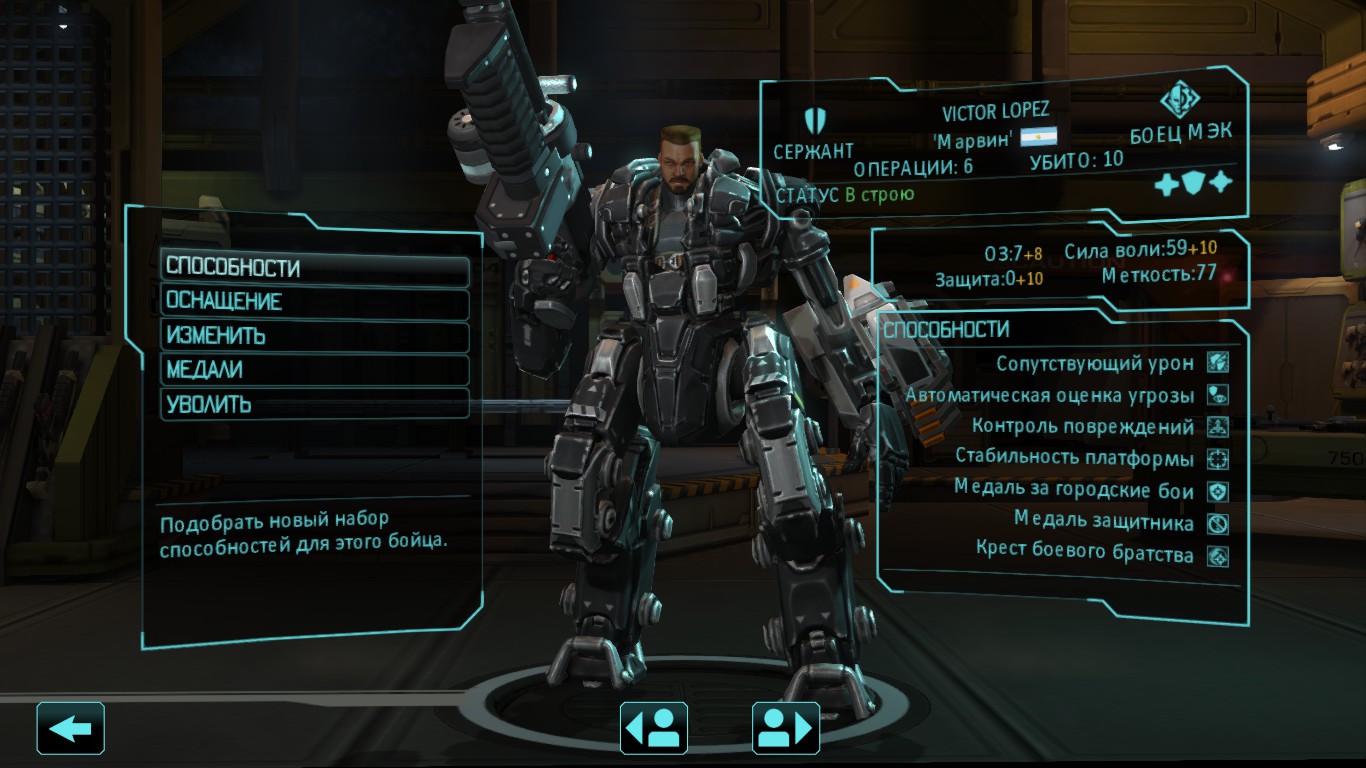Click УВОЛИТЬ to dismiss Victor Lopez
This screenshot has width=1366, height=768.
click(x=315, y=403)
